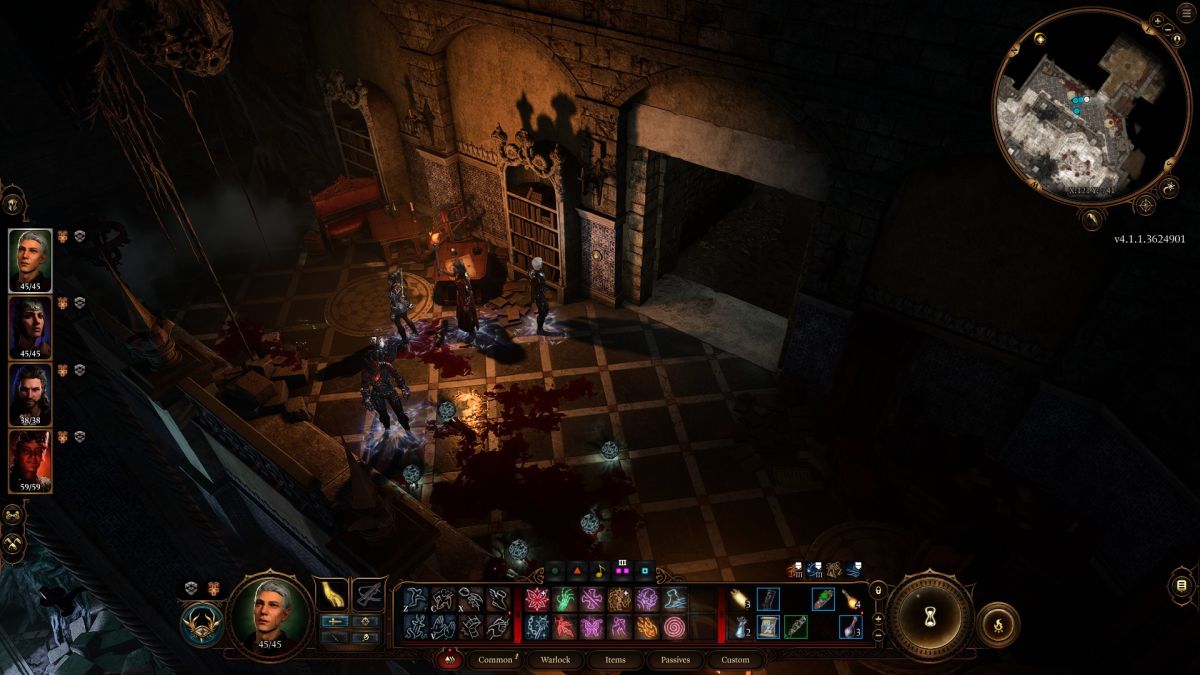Select the bearded Gale party portrait
Image resolution: width=1200 pixels, height=675 pixels.
[30, 393]
